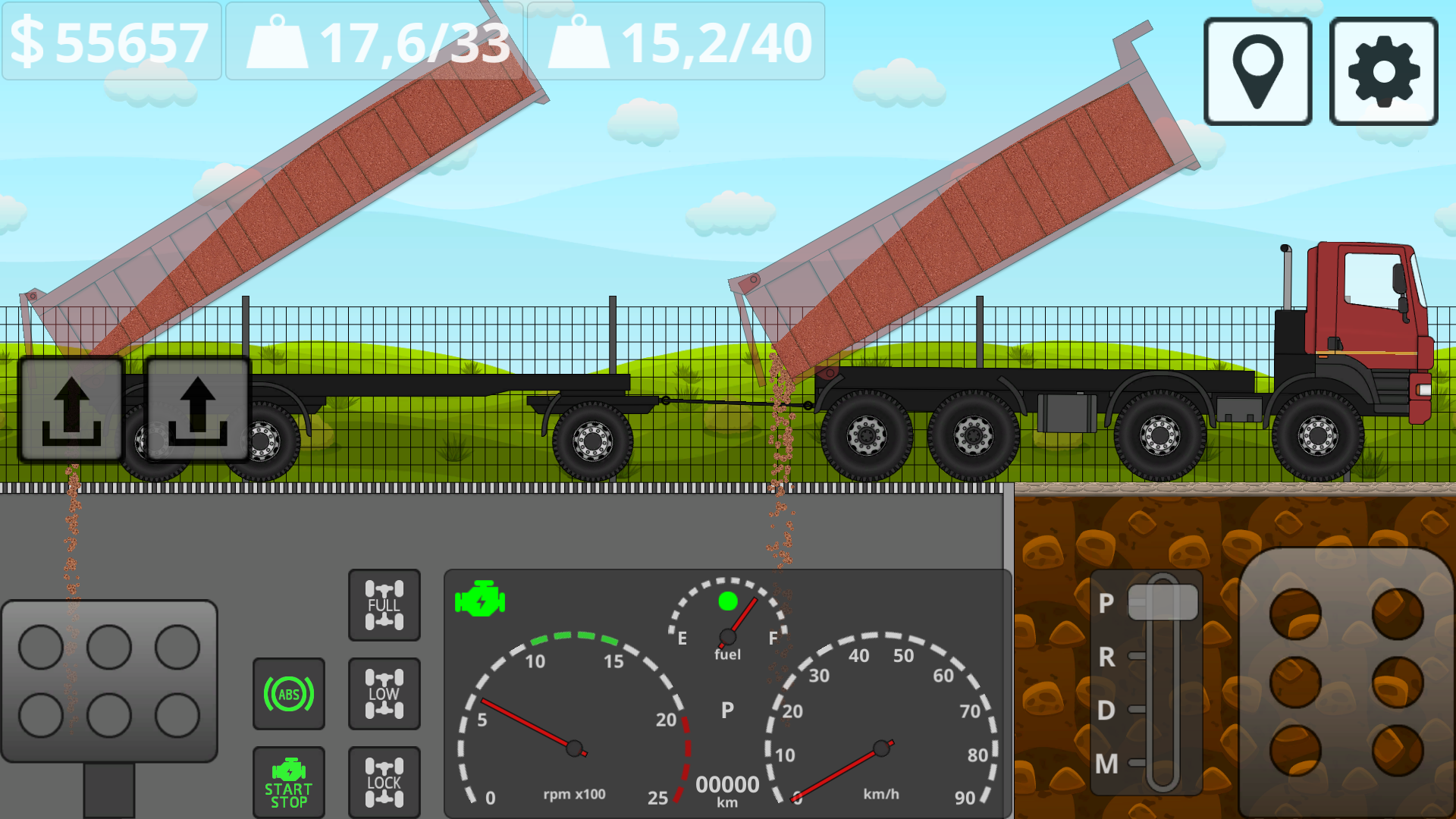The image size is (1456, 819).
Task: Click the money balance display
Action: pyautogui.click(x=110, y=43)
